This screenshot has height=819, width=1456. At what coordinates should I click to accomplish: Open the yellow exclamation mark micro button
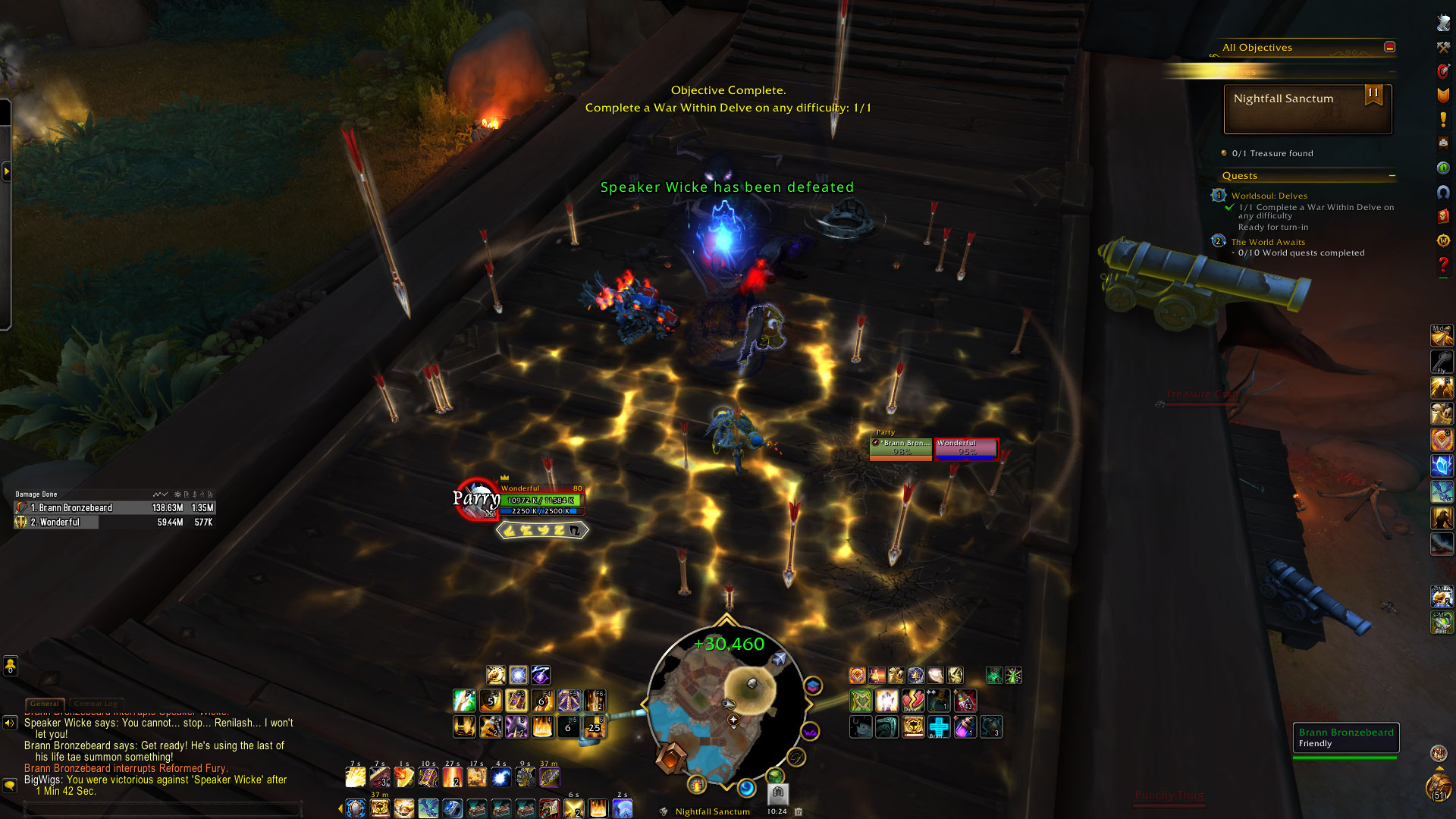click(1443, 119)
